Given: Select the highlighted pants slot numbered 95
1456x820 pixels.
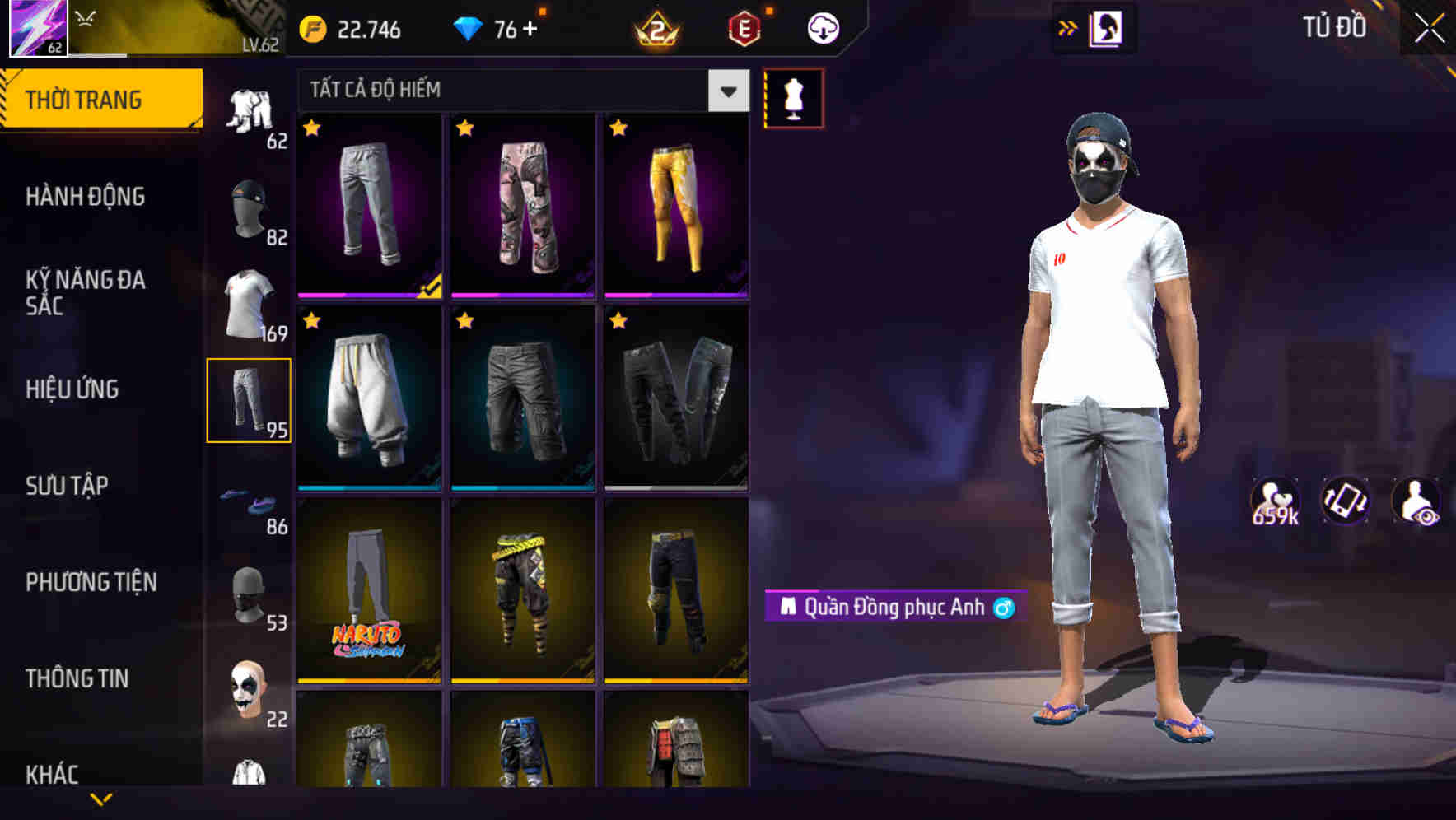Looking at the screenshot, I should pyautogui.click(x=250, y=401).
